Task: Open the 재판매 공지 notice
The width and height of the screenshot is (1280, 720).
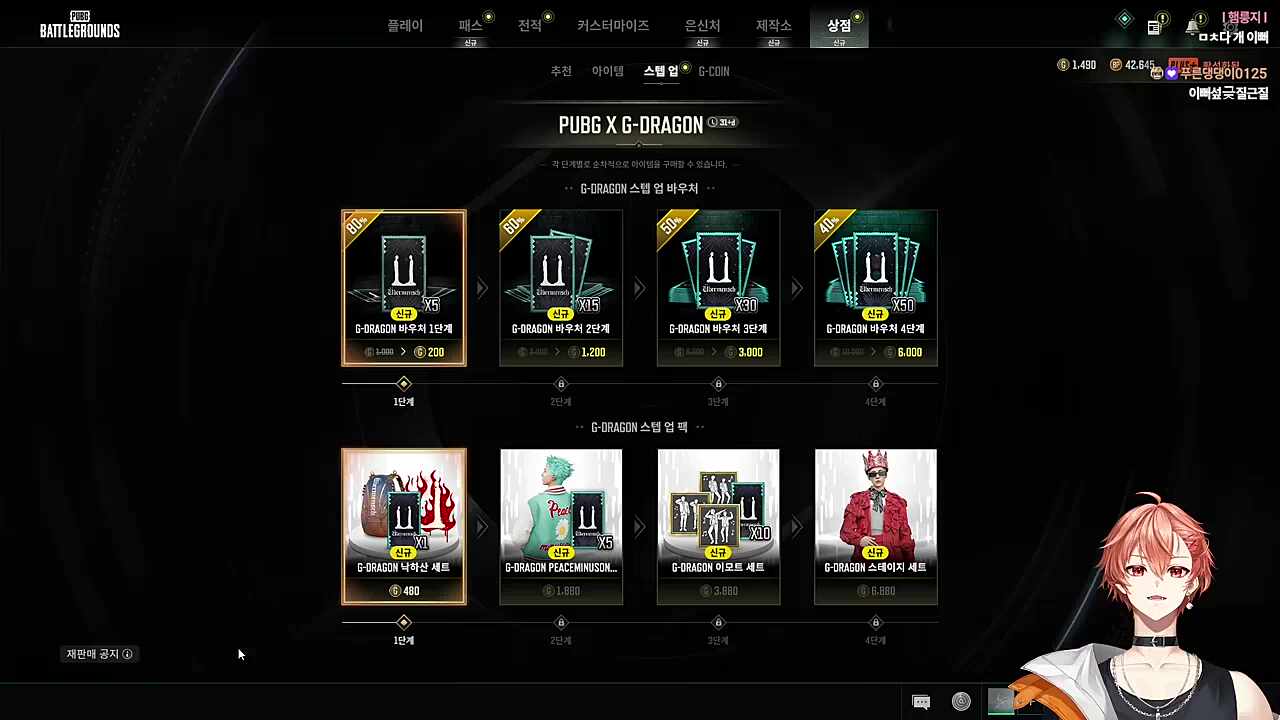Action: [99, 654]
